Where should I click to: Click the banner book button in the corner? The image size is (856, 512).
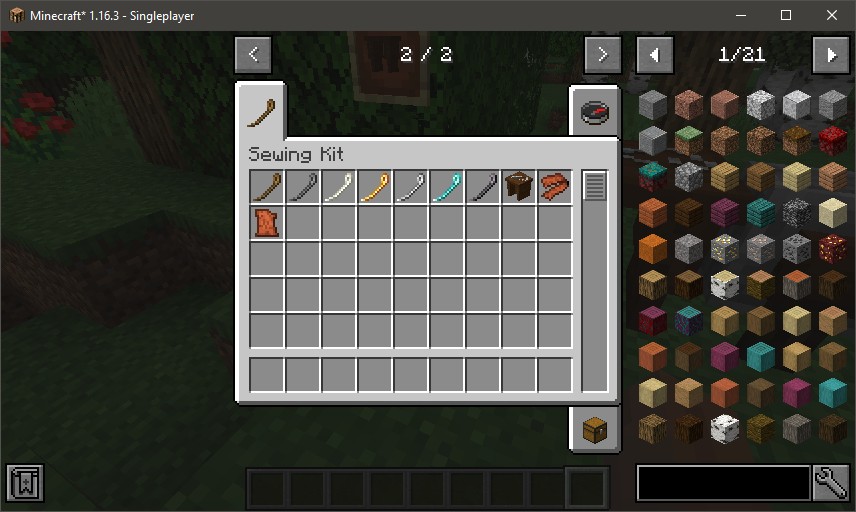[23, 483]
